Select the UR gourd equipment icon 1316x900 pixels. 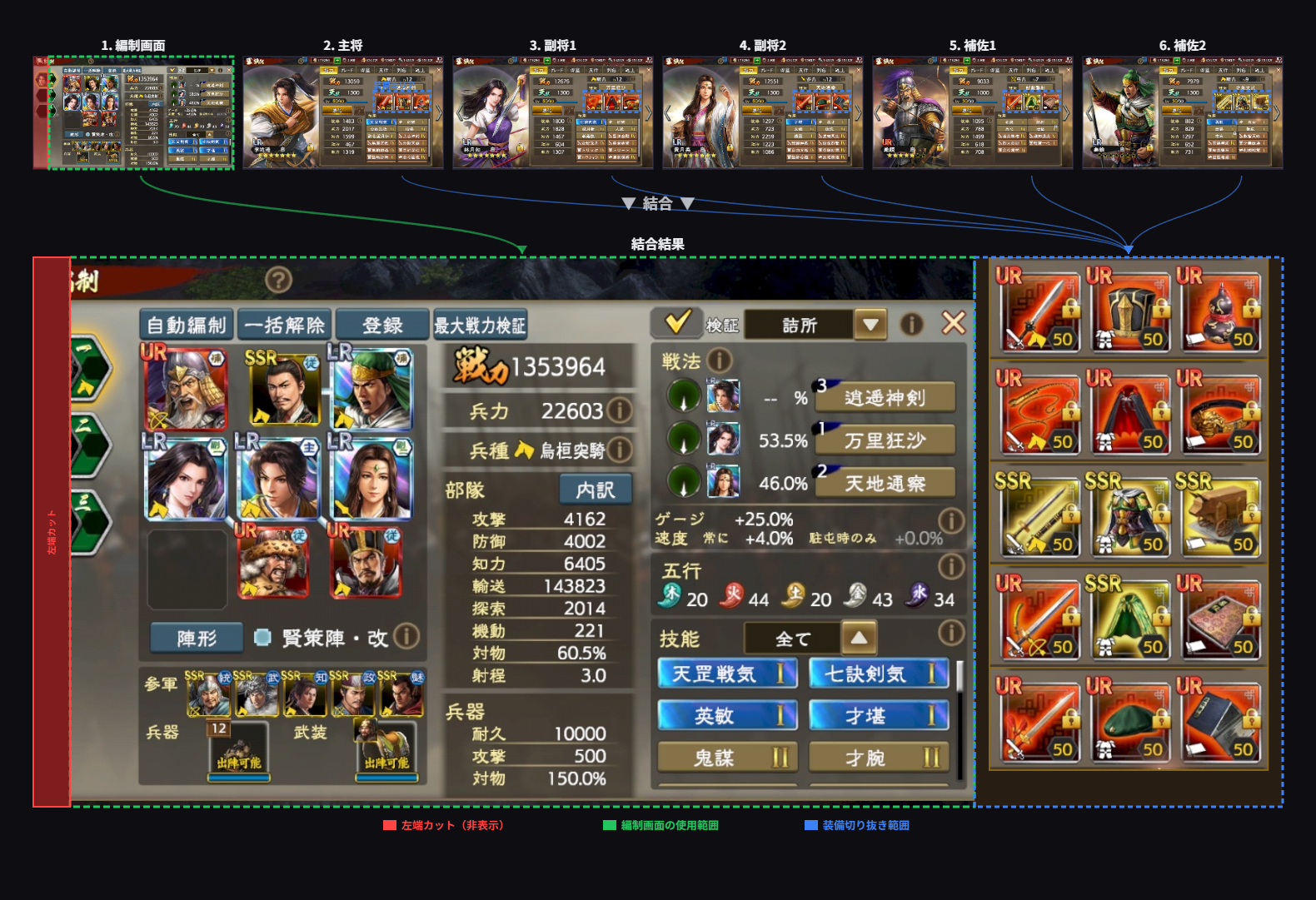1219,311
